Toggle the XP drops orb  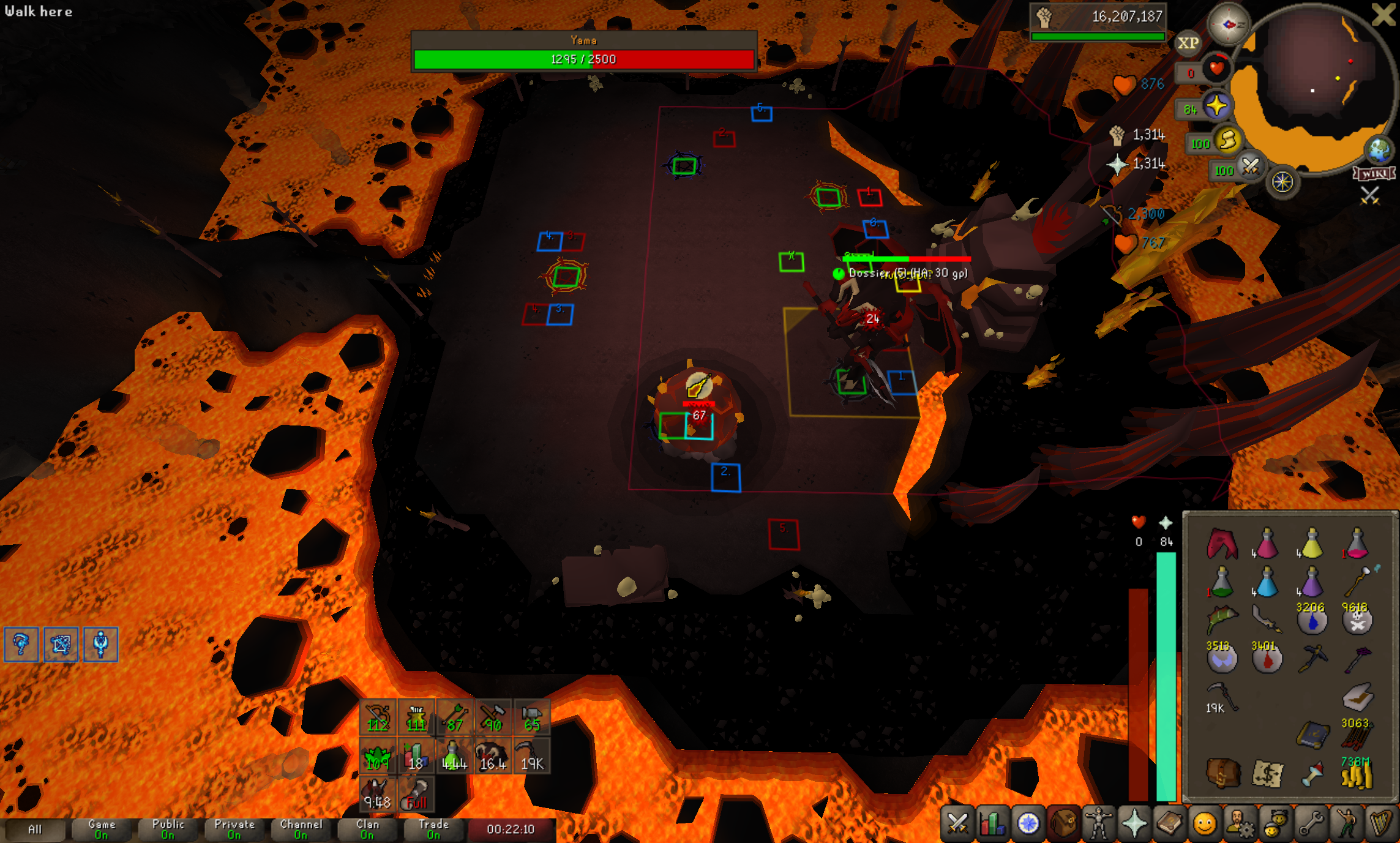(1188, 43)
